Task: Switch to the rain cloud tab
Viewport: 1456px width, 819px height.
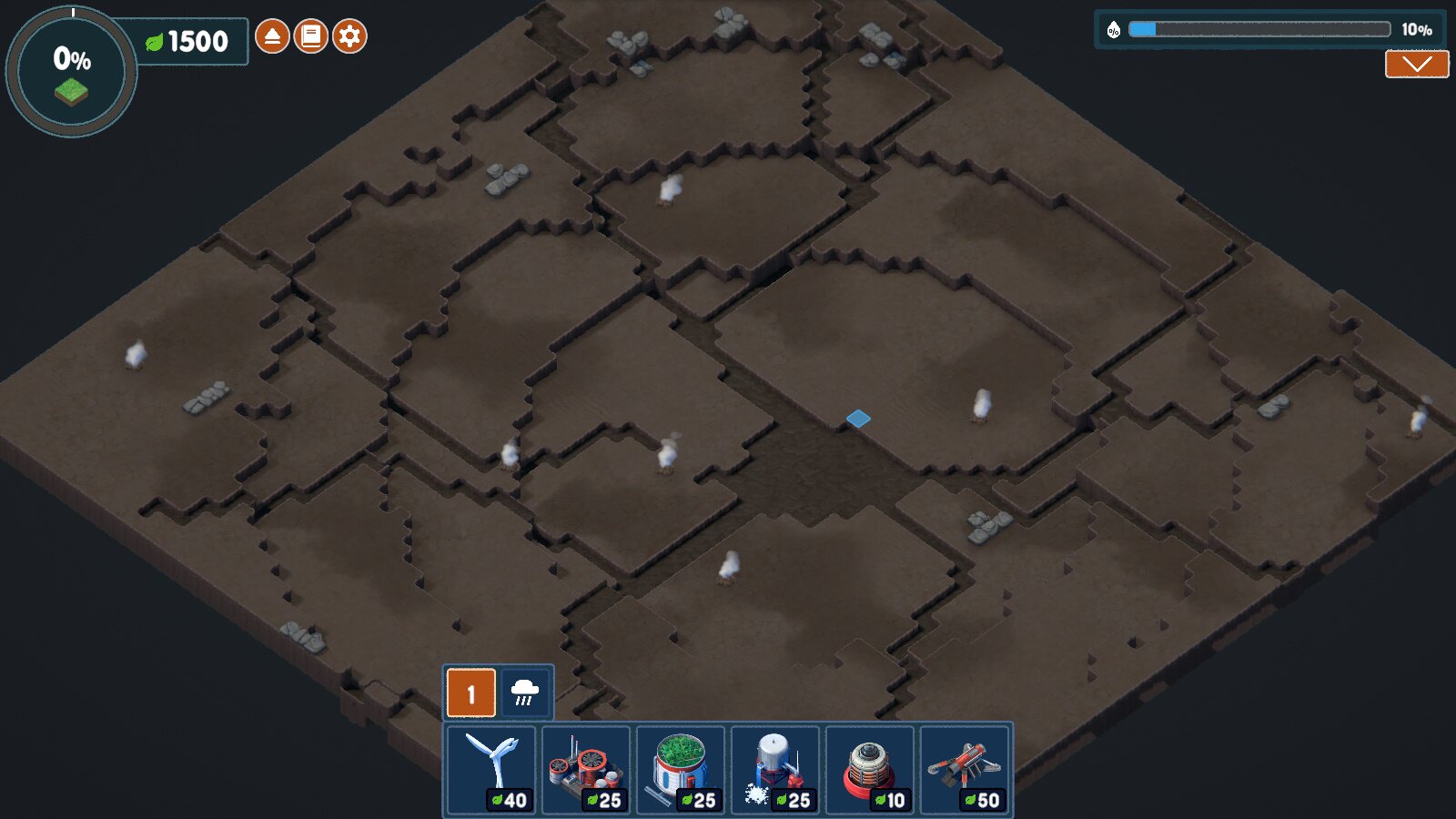Action: click(525, 693)
